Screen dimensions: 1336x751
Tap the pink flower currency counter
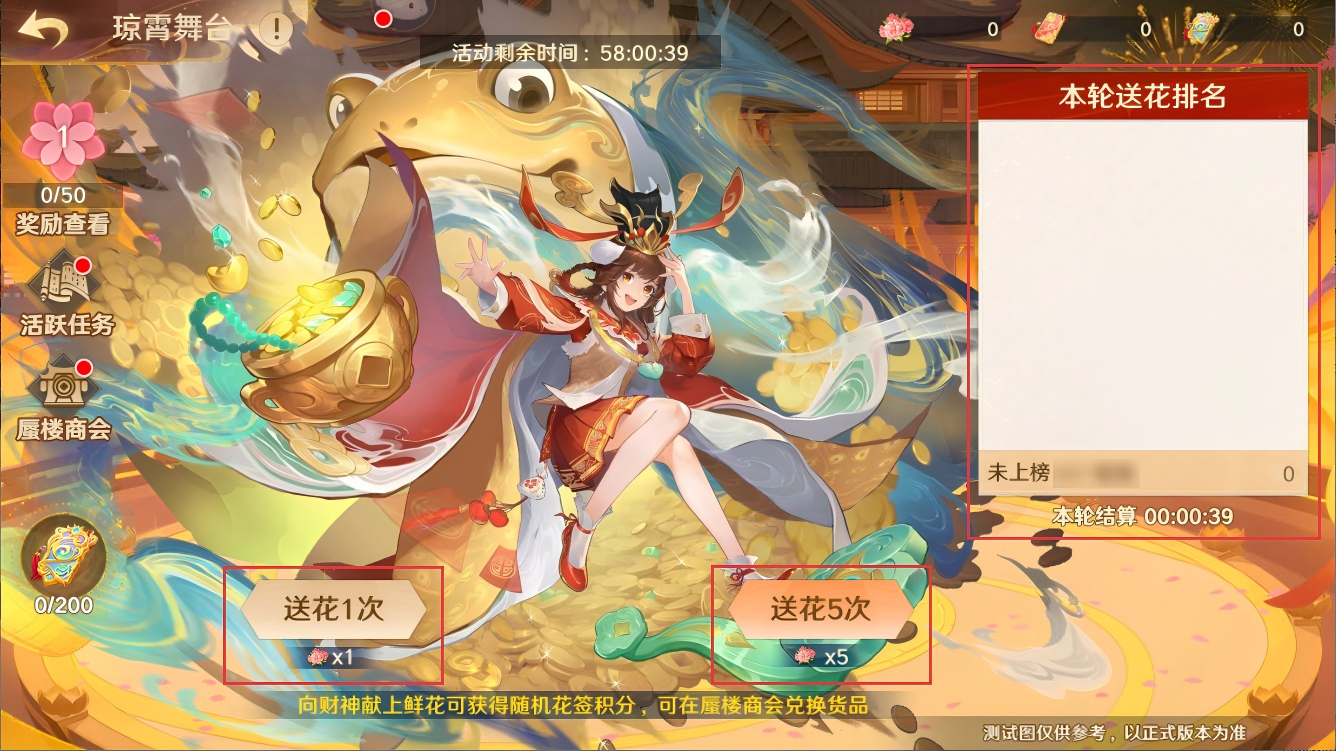940,29
